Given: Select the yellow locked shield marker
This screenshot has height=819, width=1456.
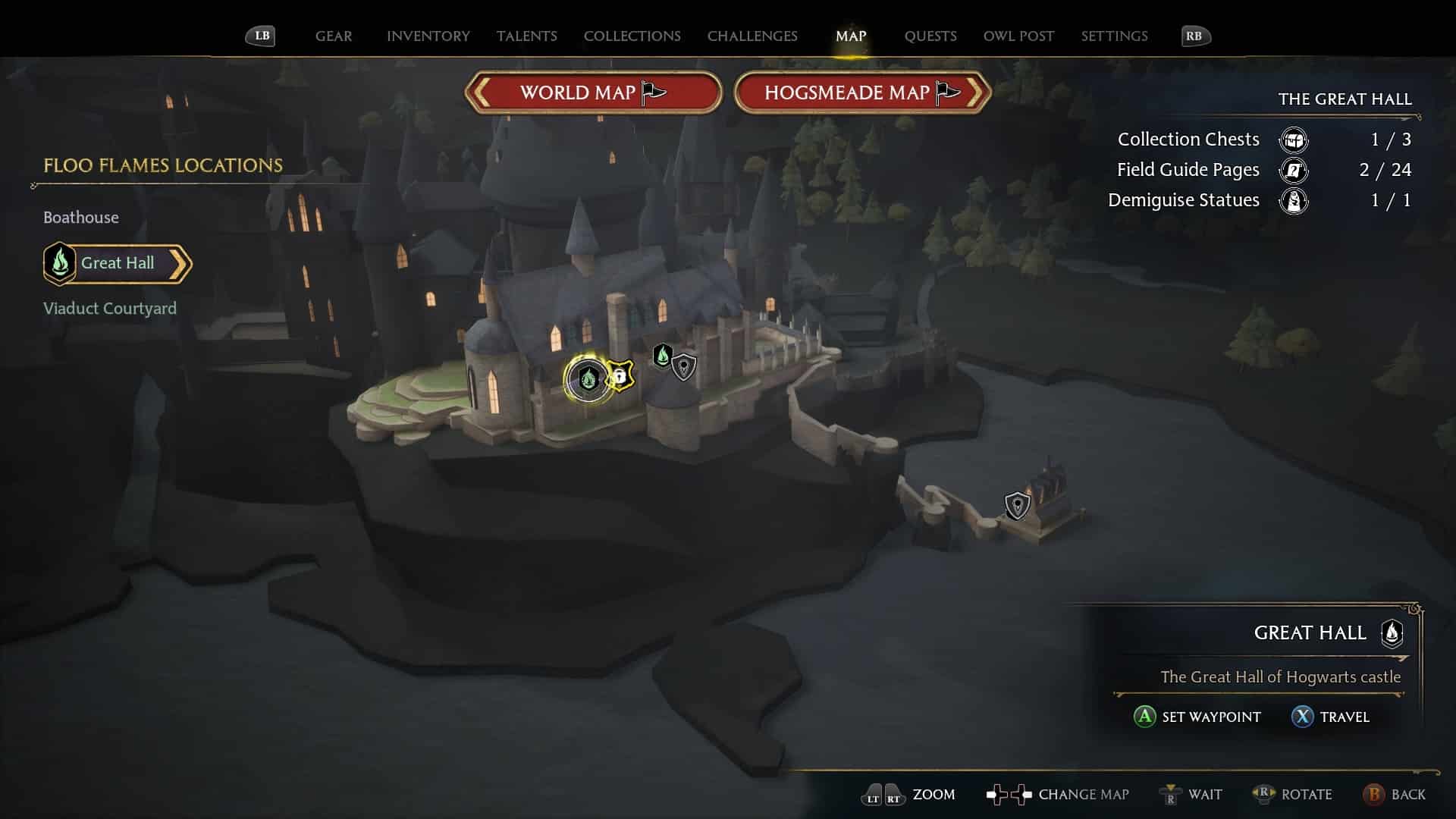Looking at the screenshot, I should [x=620, y=375].
